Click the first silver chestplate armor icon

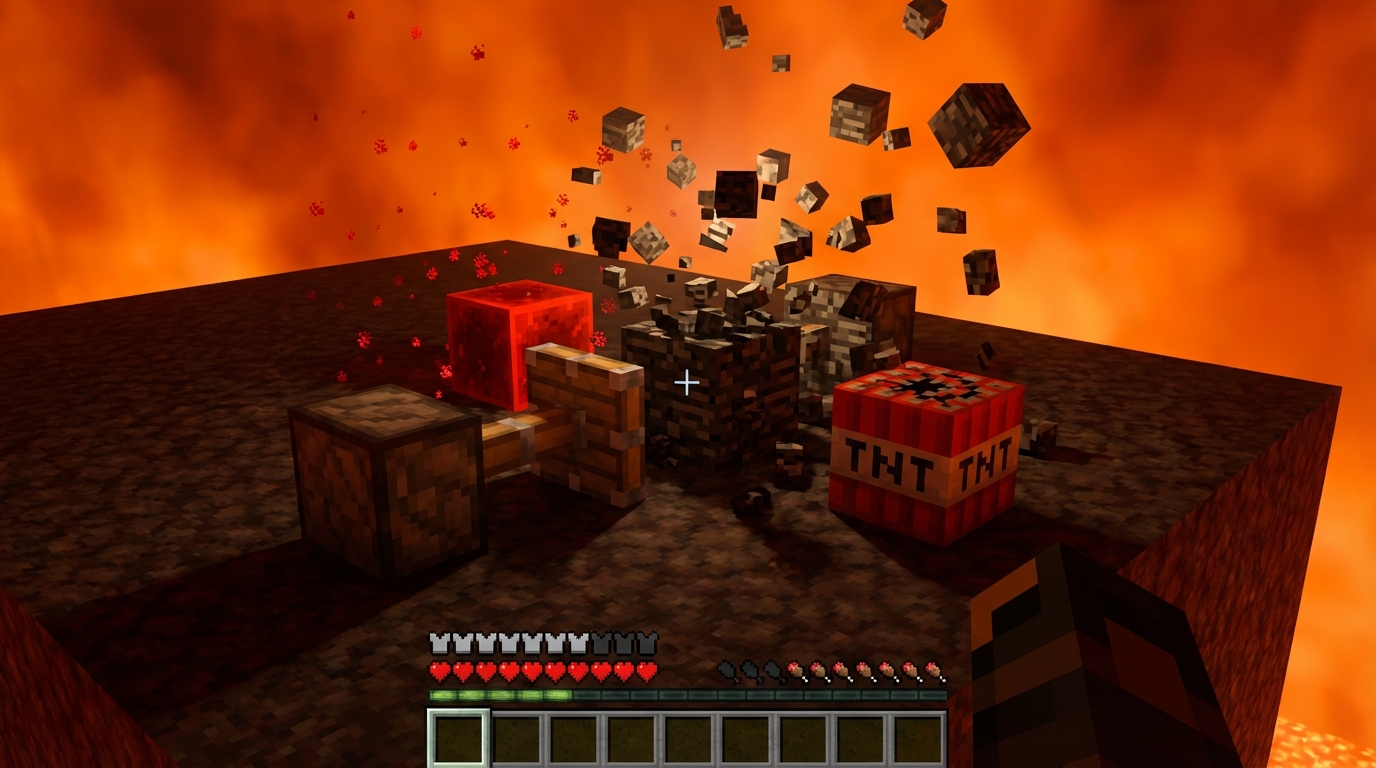tap(440, 643)
